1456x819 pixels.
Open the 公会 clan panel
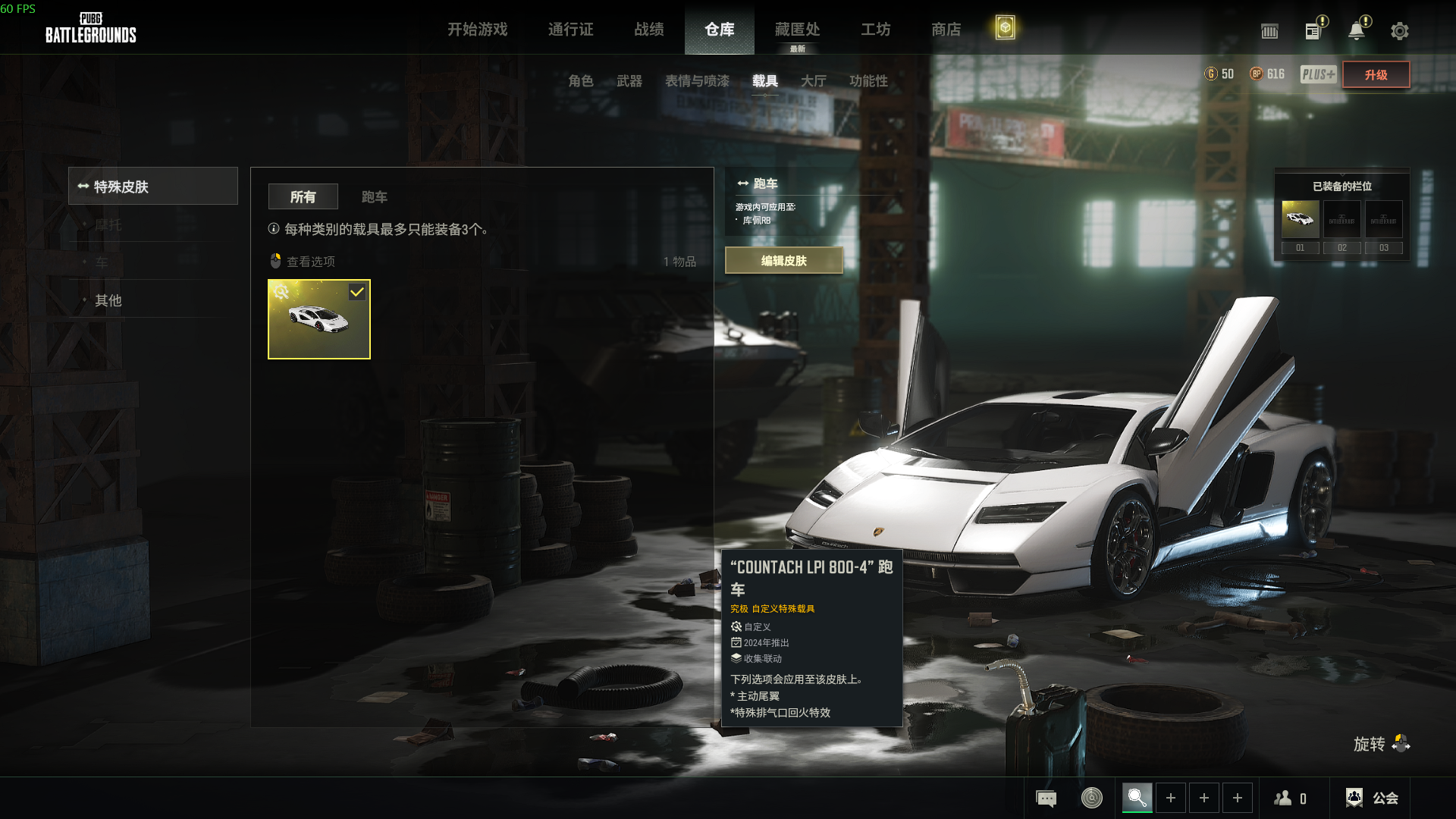click(x=1372, y=798)
